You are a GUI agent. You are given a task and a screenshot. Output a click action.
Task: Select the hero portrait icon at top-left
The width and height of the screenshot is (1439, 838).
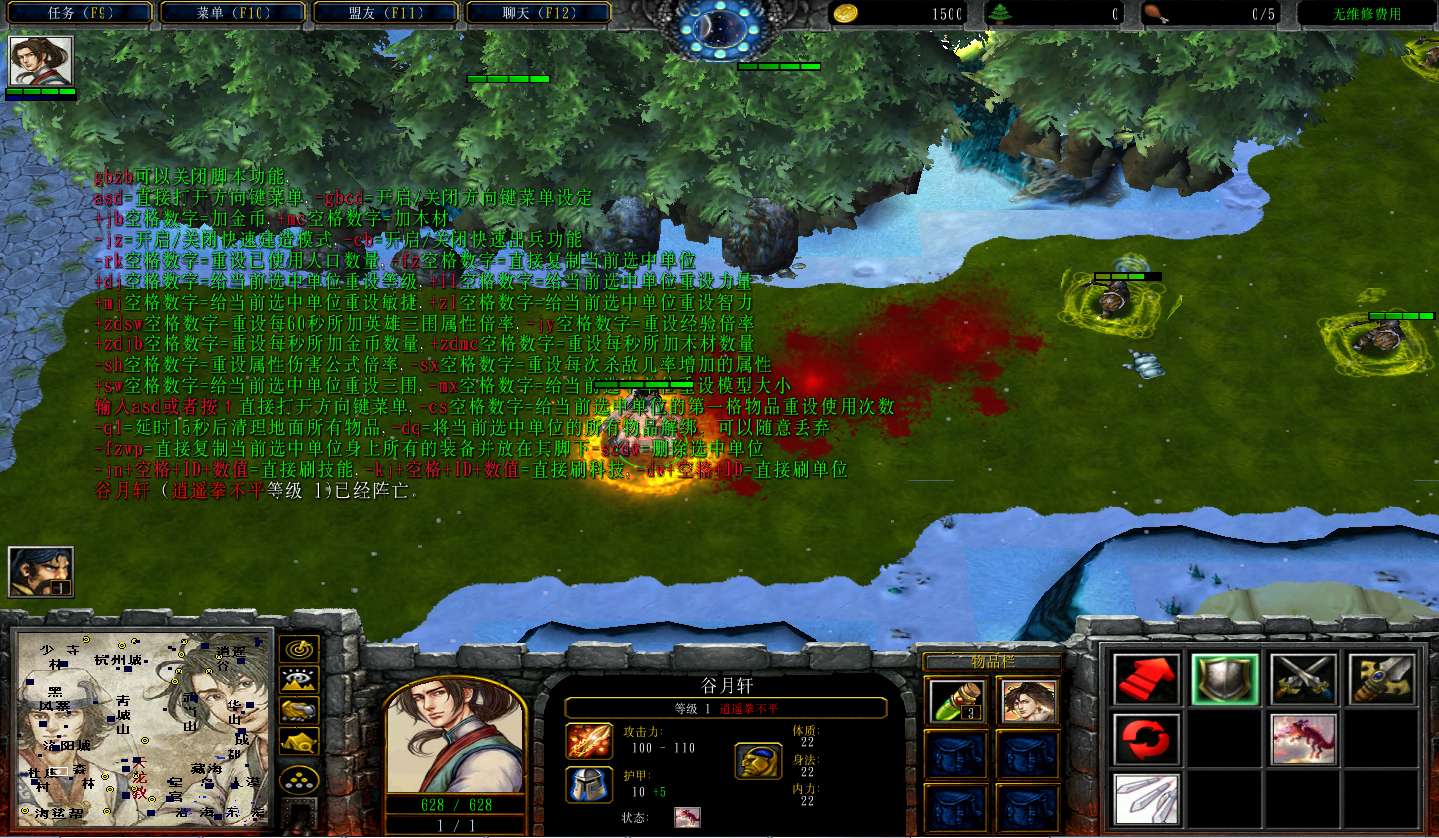point(40,62)
